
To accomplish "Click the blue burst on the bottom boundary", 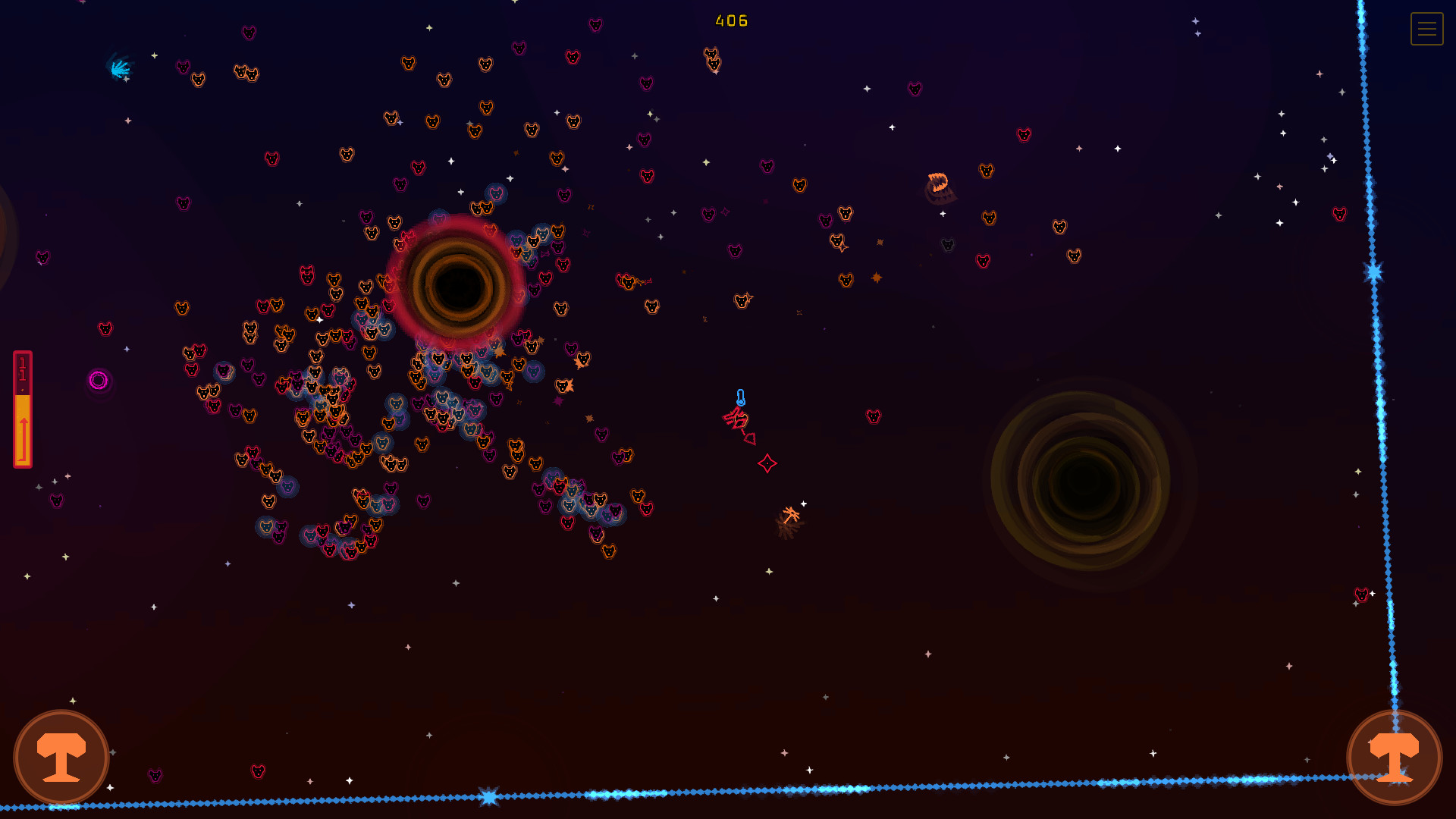I will 489,795.
